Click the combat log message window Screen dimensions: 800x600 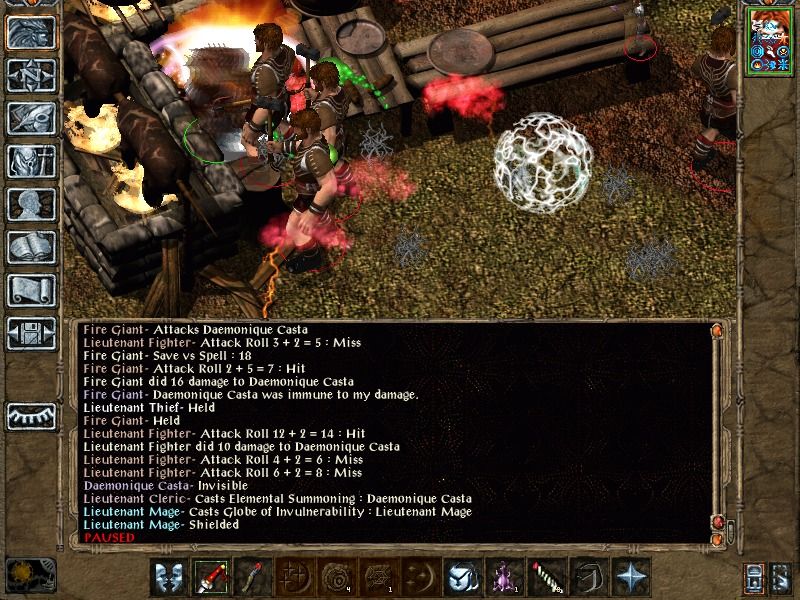pos(390,432)
